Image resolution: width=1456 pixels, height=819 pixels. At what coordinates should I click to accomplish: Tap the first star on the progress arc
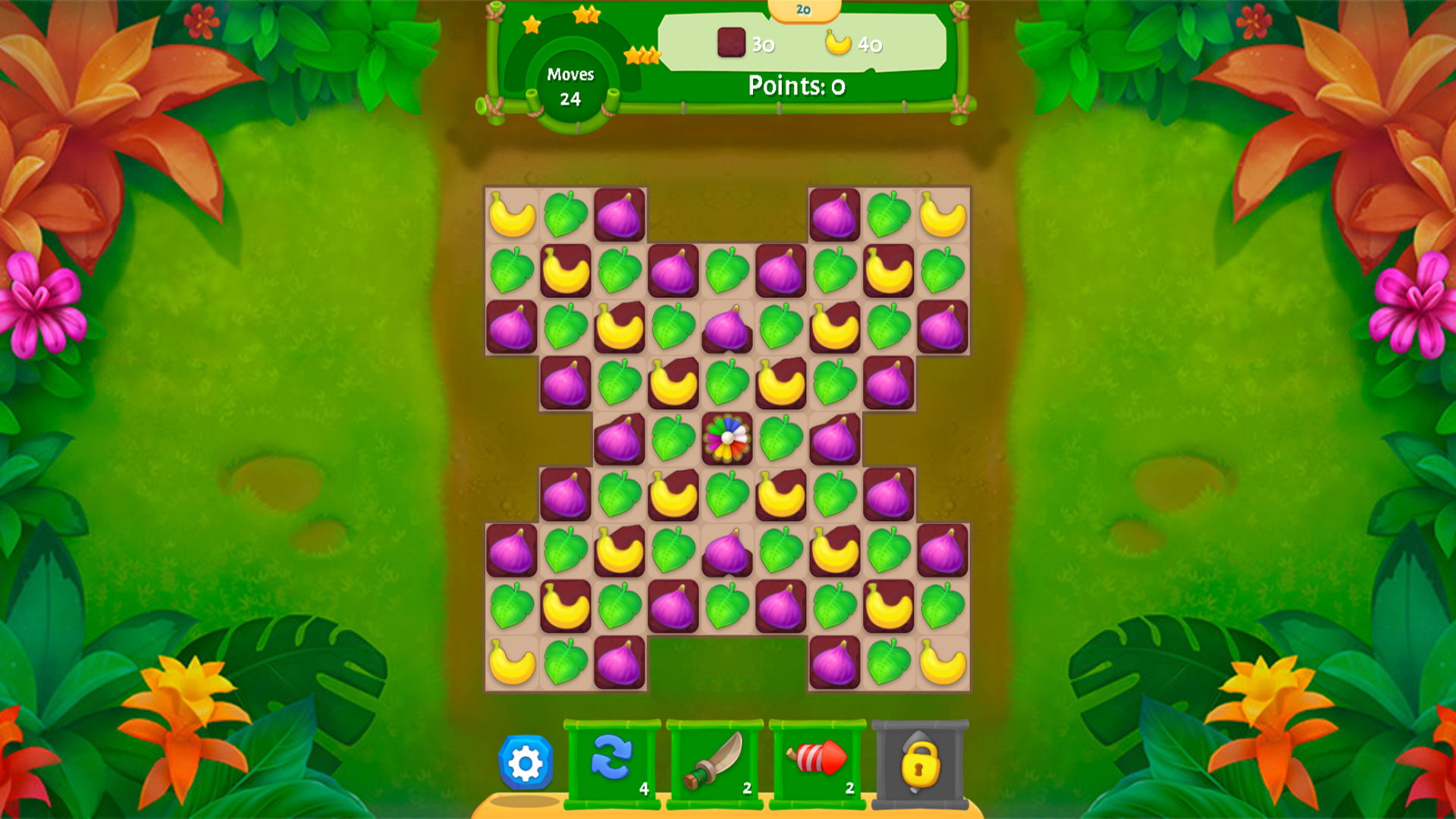pyautogui.click(x=531, y=25)
